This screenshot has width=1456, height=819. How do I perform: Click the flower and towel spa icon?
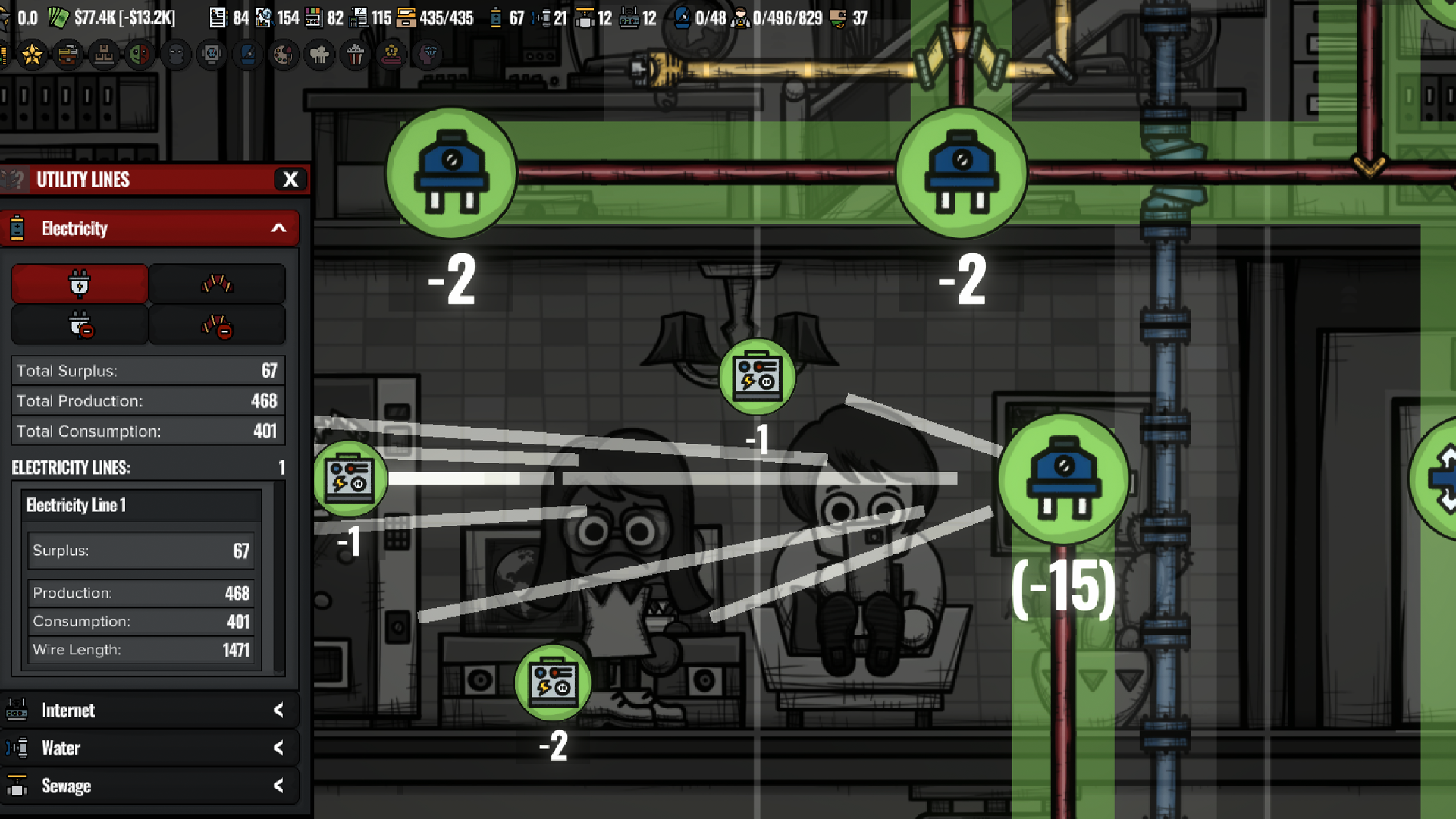(x=391, y=55)
